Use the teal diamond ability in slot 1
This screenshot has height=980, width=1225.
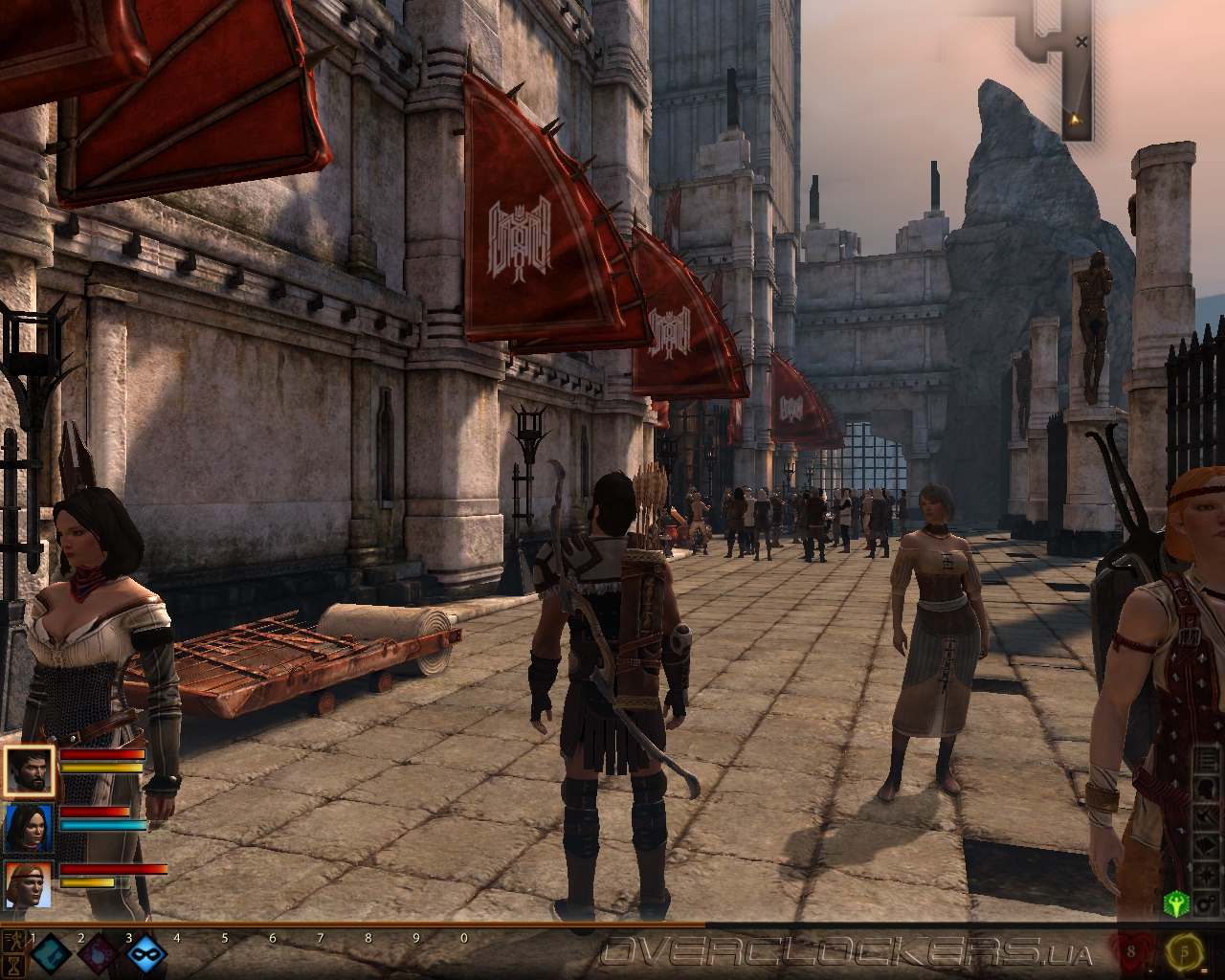coord(50,955)
